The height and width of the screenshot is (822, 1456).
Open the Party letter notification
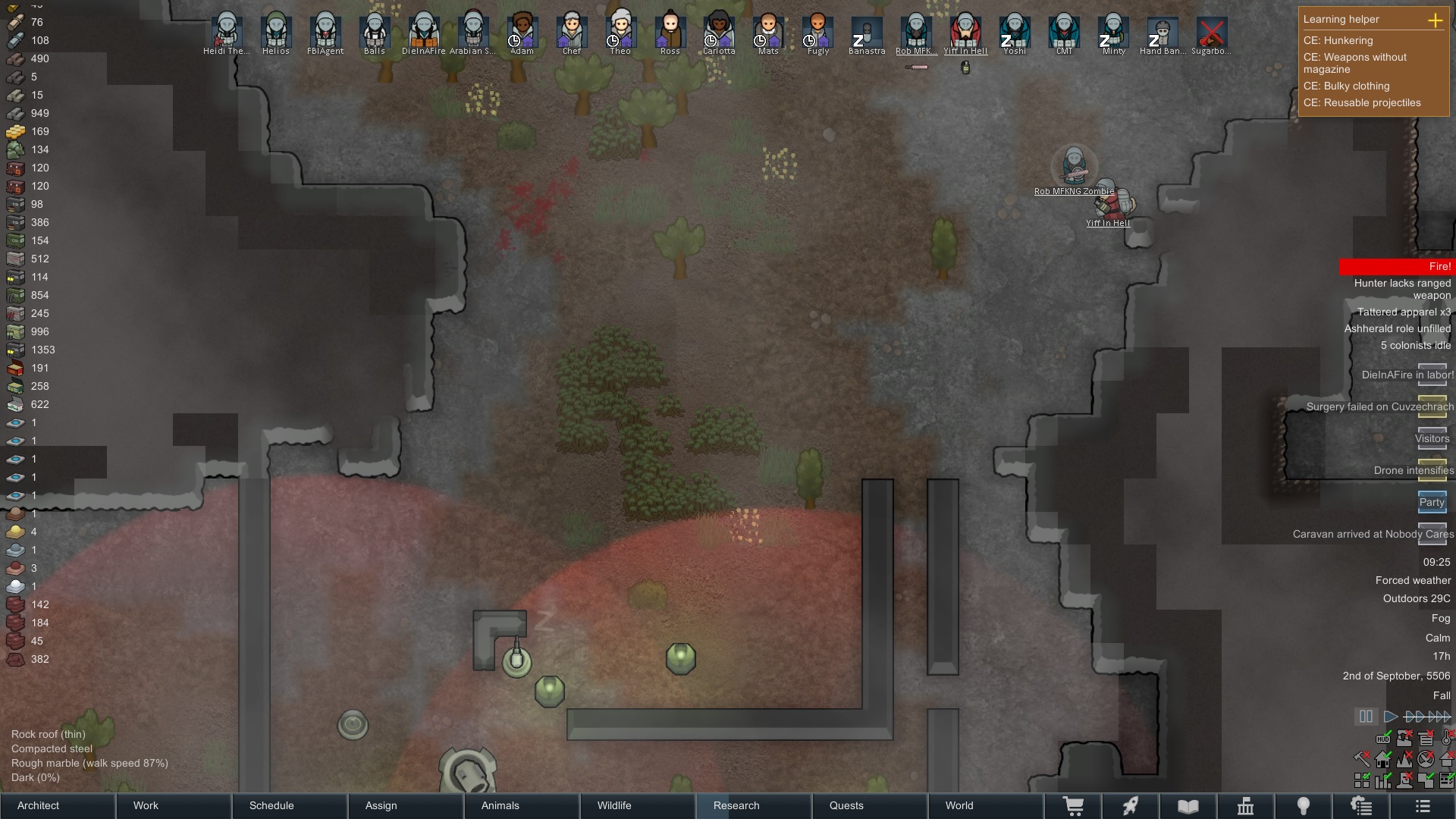[1432, 502]
